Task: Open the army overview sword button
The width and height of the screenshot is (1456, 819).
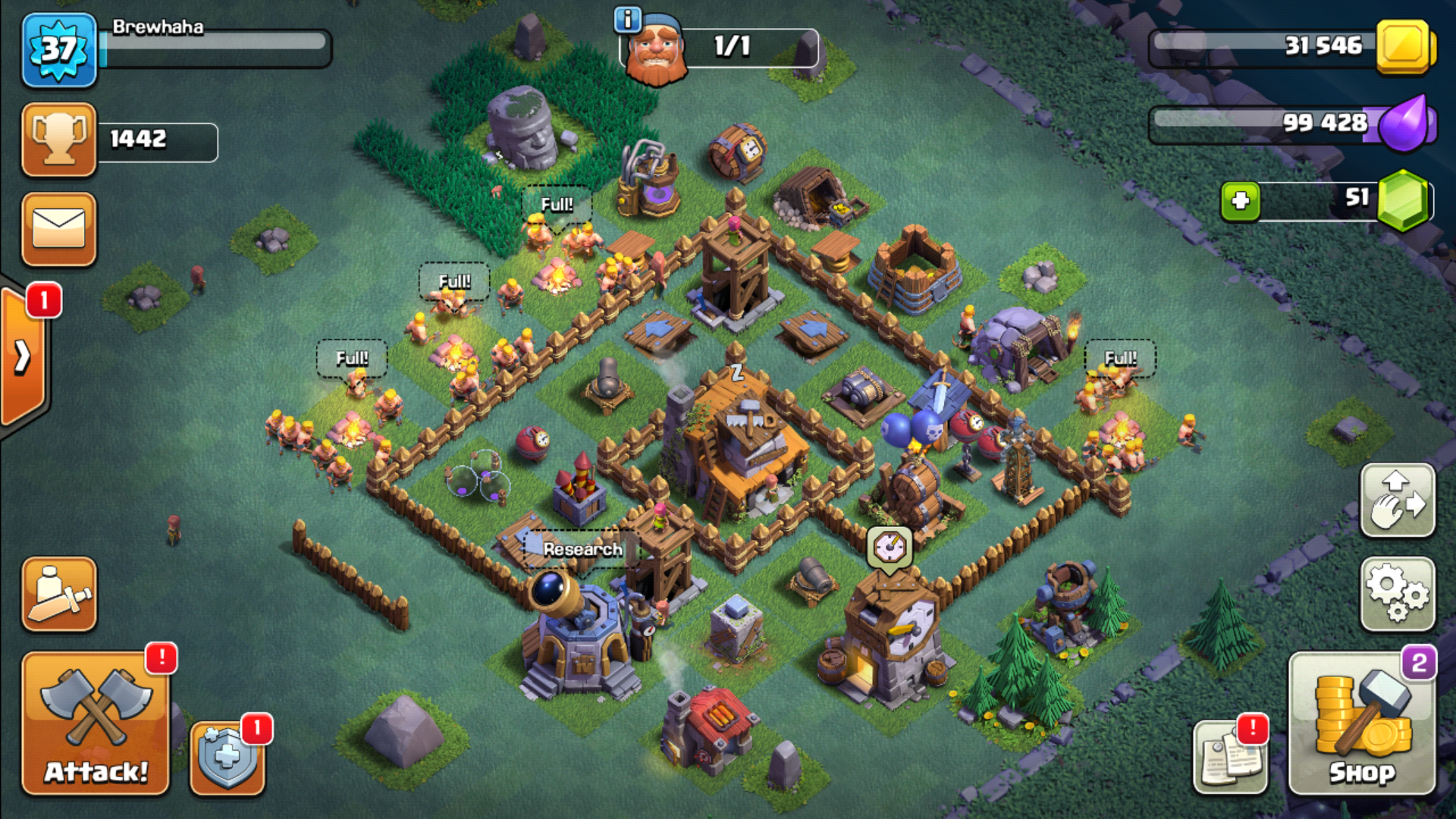Action: click(59, 595)
